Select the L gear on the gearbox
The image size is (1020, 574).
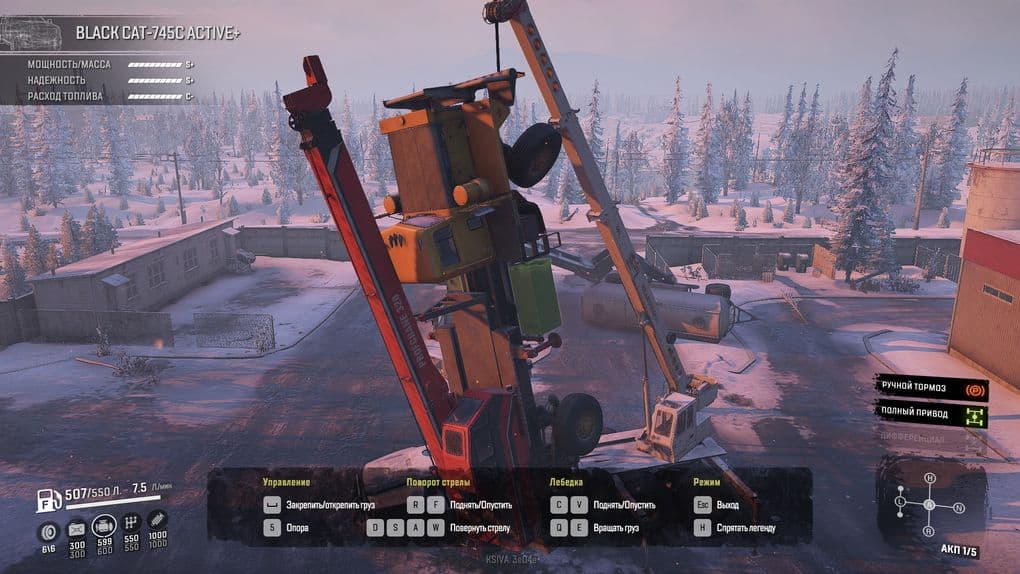pyautogui.click(x=901, y=500)
